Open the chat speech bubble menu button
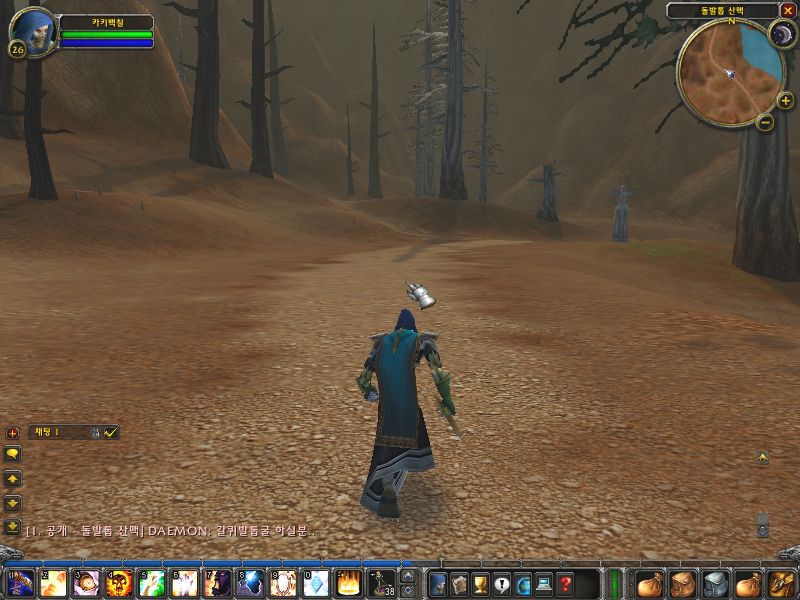The height and width of the screenshot is (600, 800). [13, 453]
